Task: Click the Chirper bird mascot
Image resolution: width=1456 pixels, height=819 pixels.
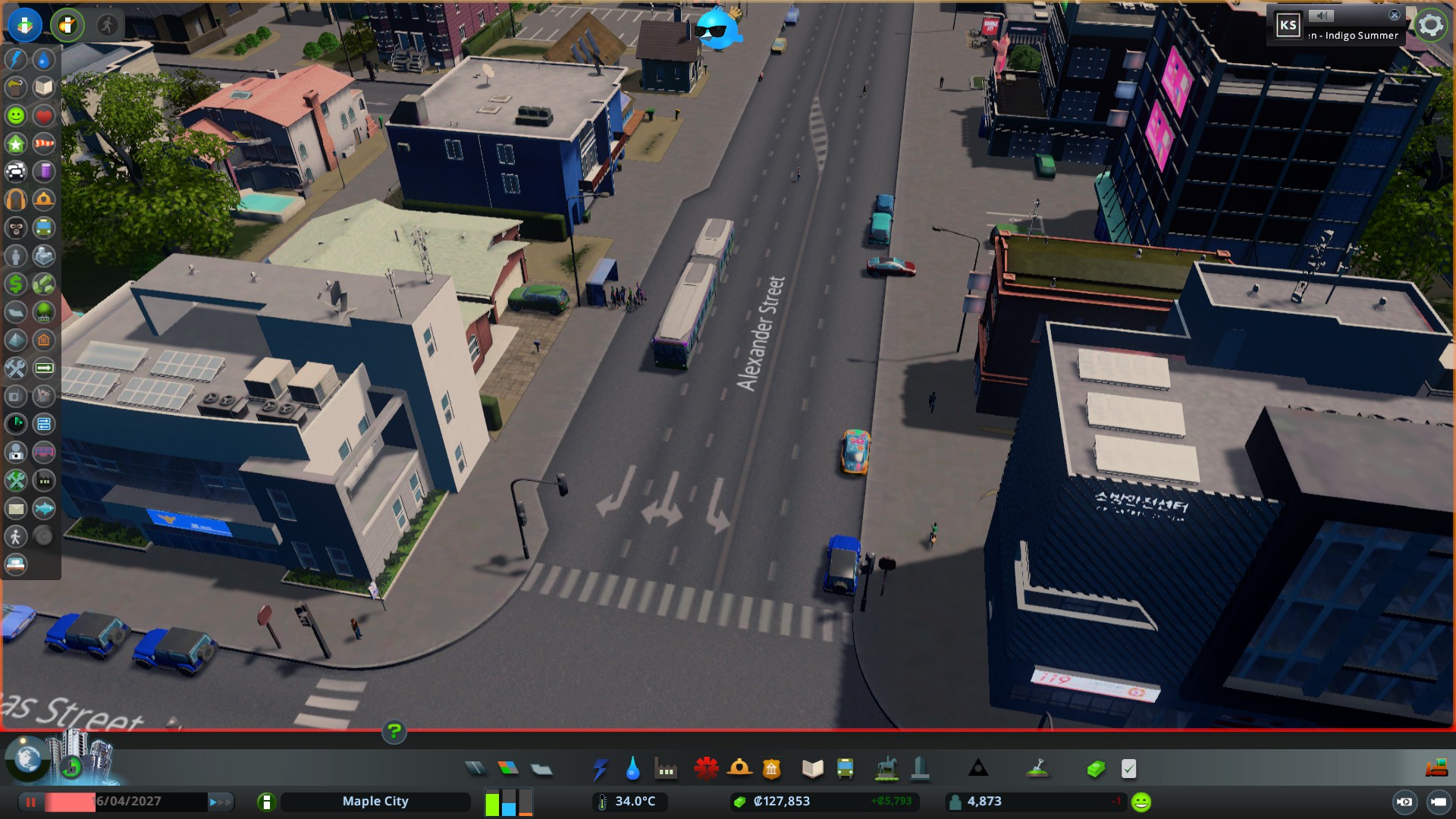Action: [719, 30]
